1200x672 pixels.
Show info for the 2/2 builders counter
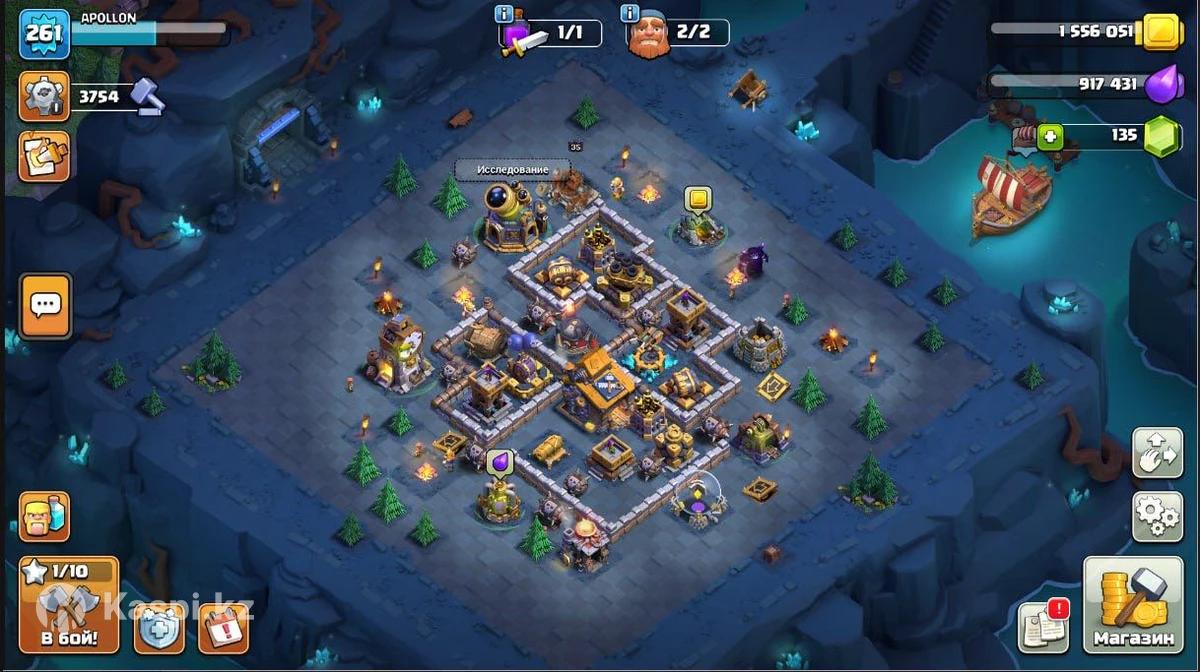(x=630, y=14)
